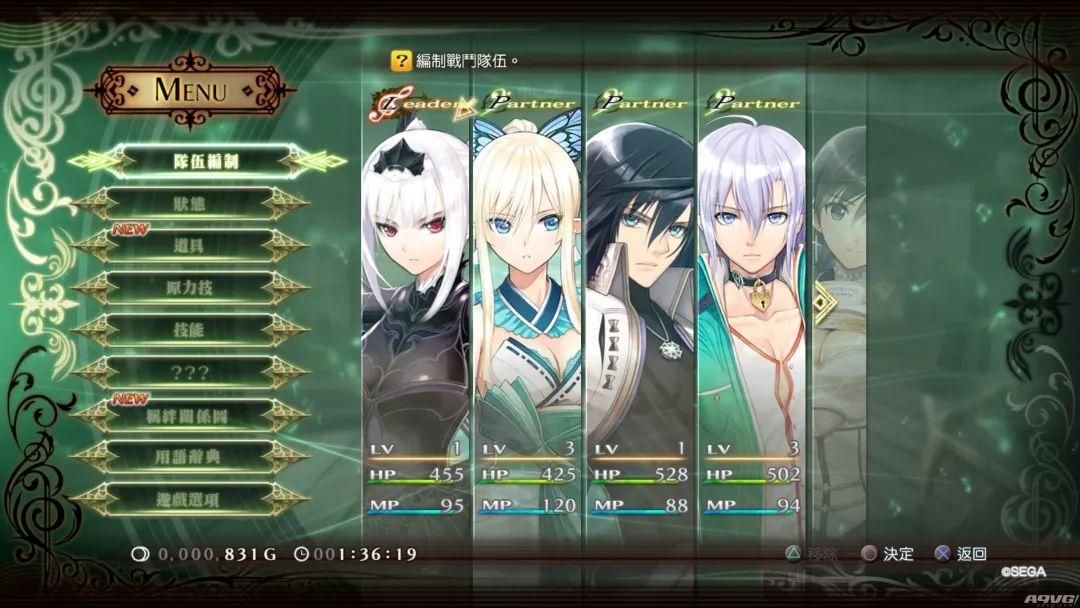1080x608 pixels.
Task: Open the 技能 skills menu
Action: coord(189,330)
